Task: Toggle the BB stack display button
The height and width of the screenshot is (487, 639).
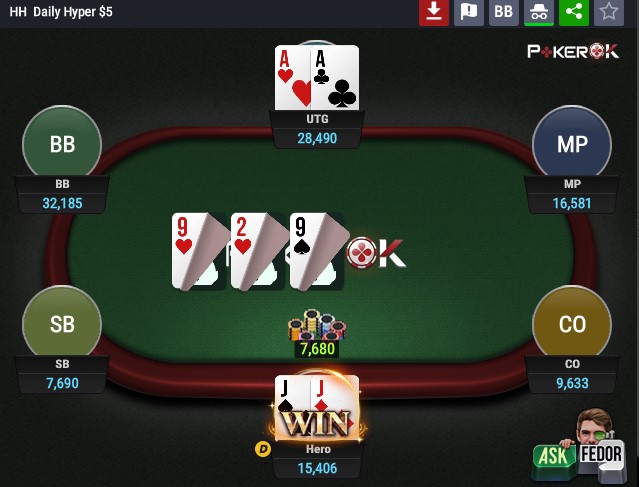Action: (x=504, y=12)
